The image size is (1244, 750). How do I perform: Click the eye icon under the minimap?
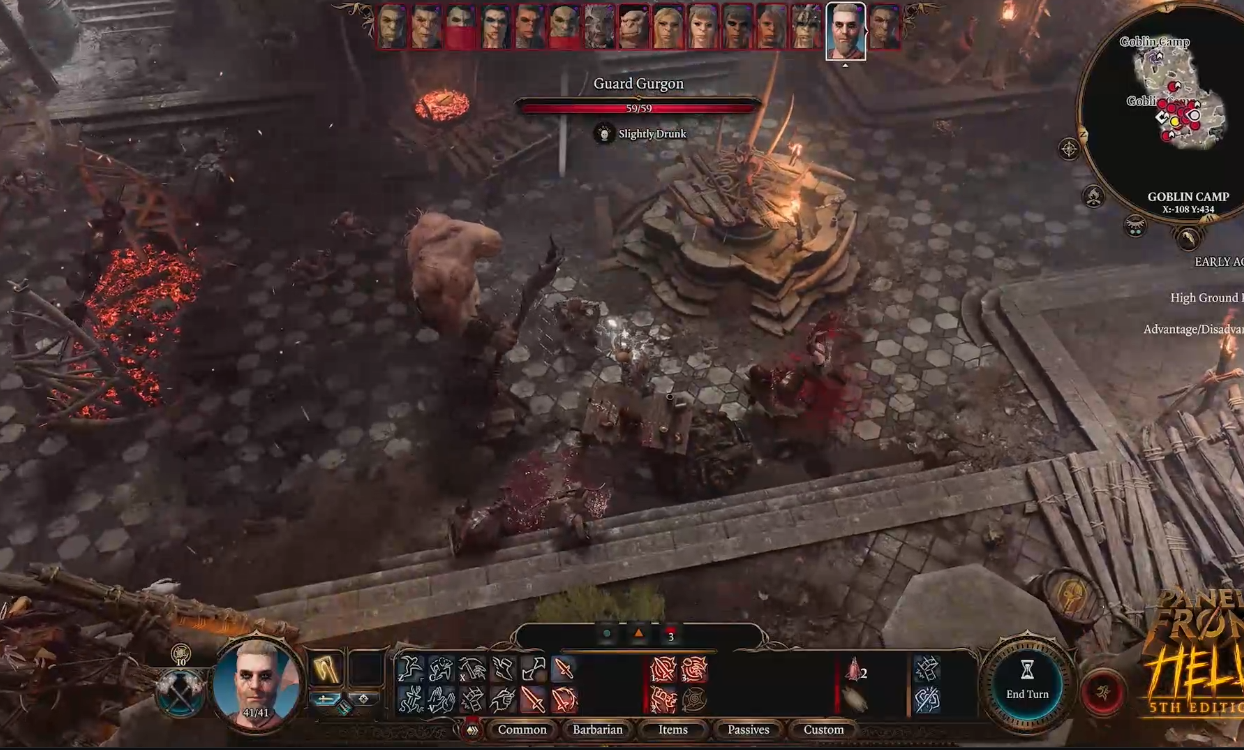[1135, 227]
